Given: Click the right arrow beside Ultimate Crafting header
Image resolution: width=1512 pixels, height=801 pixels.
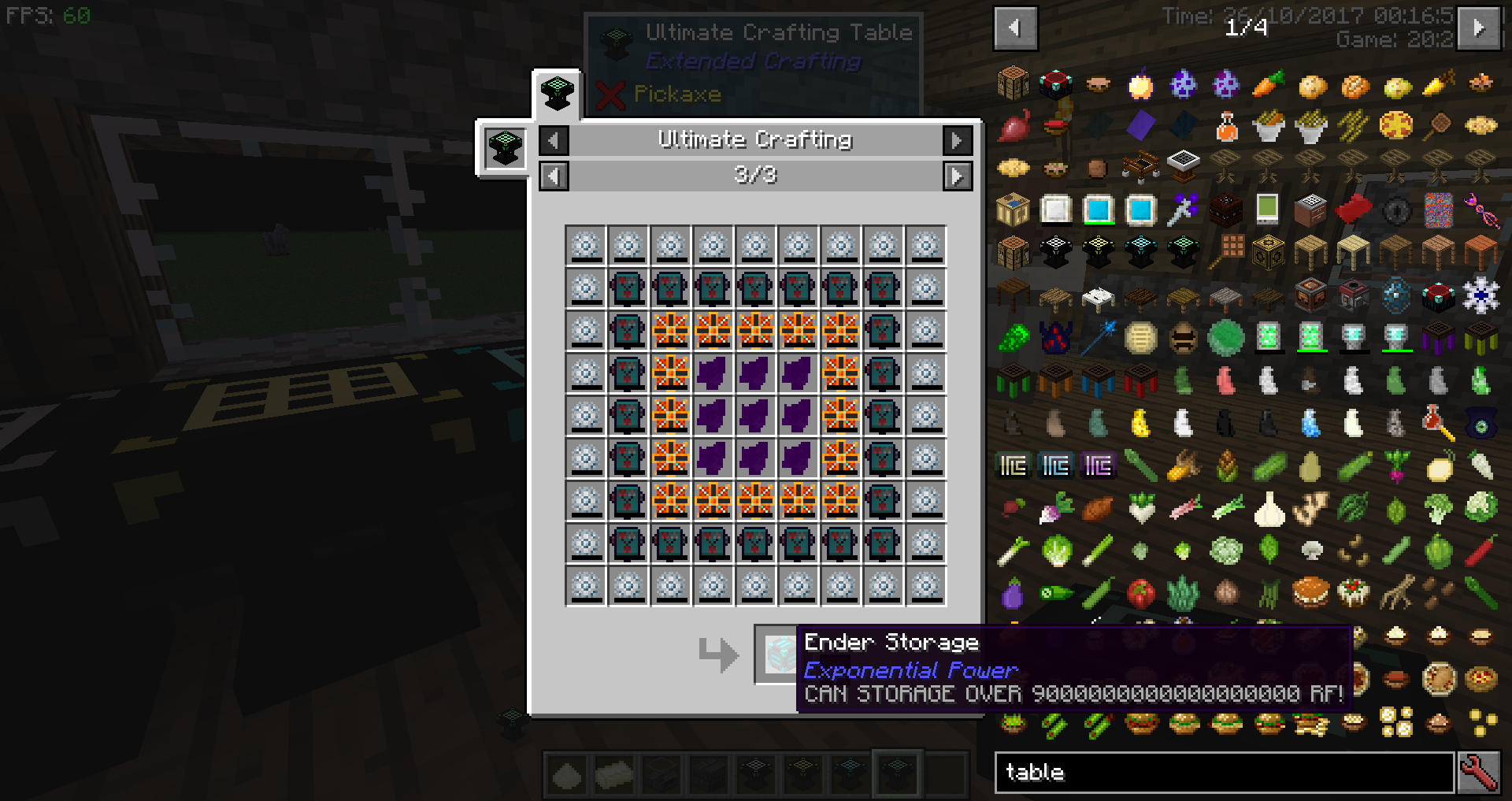Looking at the screenshot, I should pos(958,140).
